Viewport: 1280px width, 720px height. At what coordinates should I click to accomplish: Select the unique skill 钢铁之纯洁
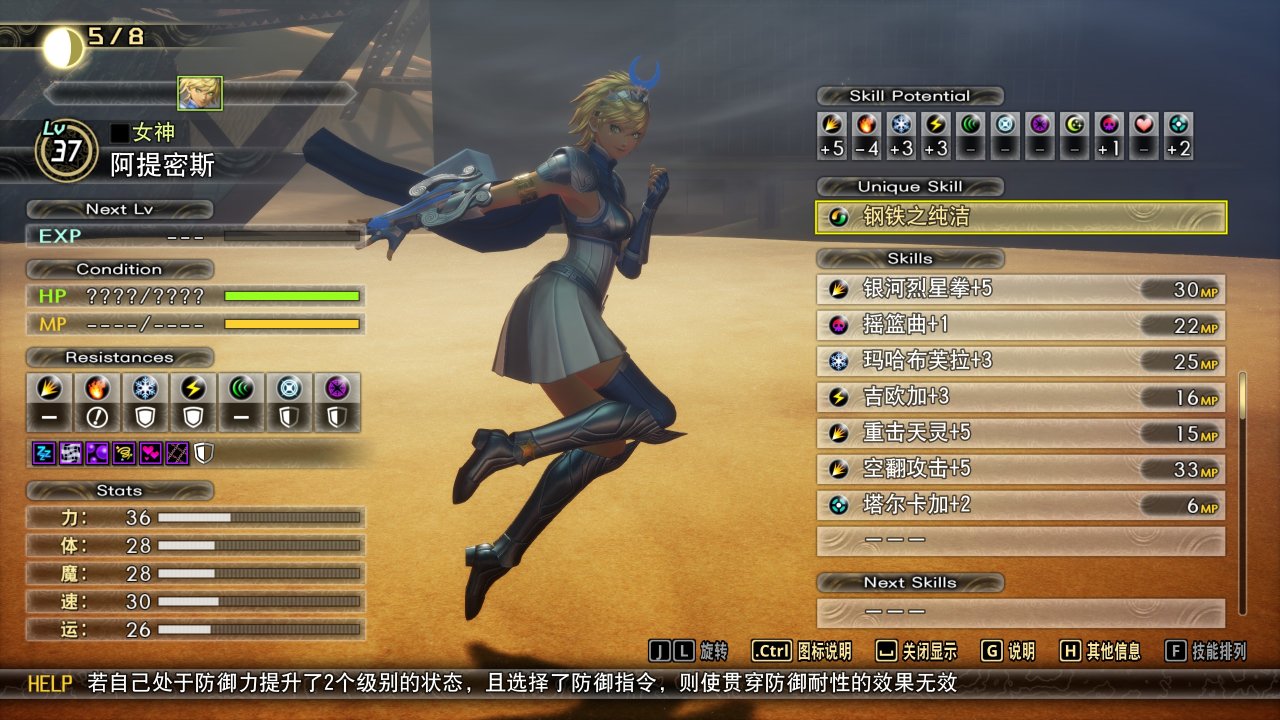[1020, 217]
